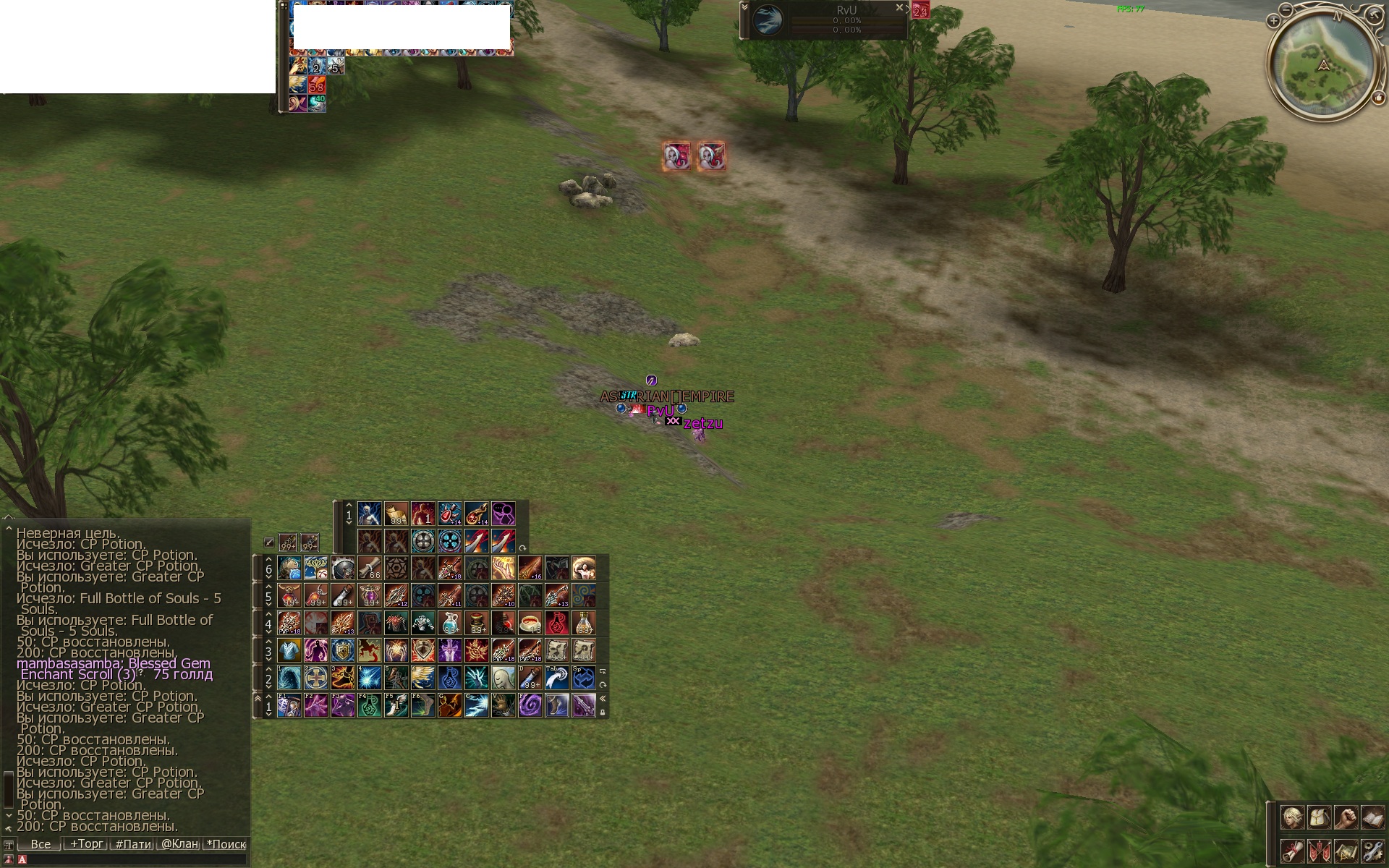Viewport: 1389px width, 868px height.
Task: Use the purple vortex skill on F
Action: [530, 705]
